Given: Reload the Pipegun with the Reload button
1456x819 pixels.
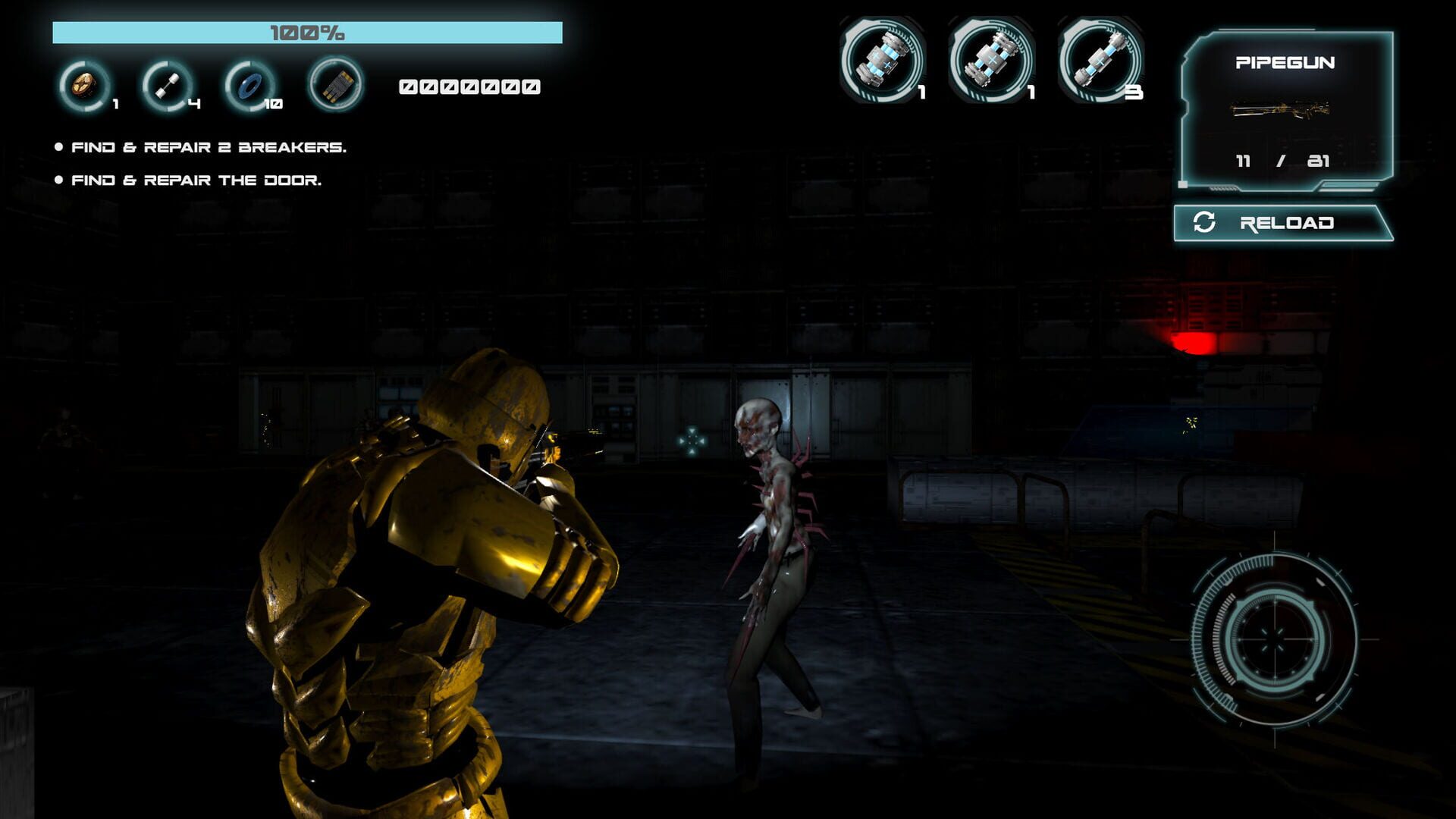Looking at the screenshot, I should click(1283, 223).
